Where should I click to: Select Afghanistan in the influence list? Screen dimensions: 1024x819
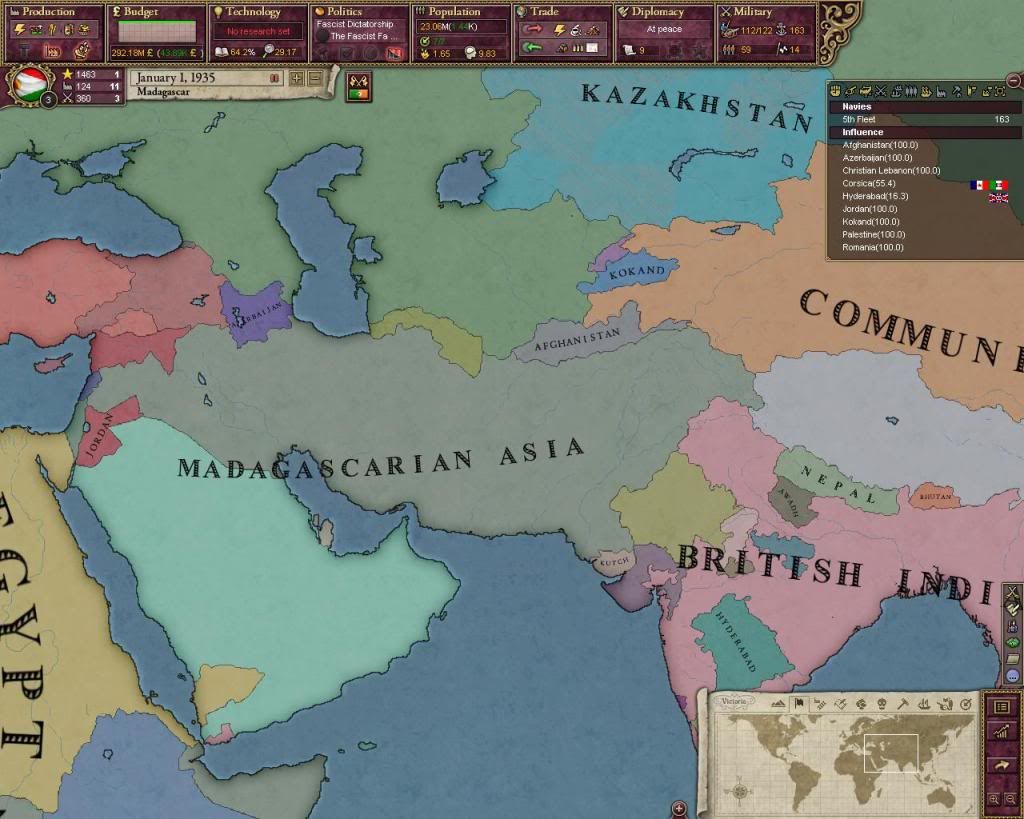click(x=880, y=145)
